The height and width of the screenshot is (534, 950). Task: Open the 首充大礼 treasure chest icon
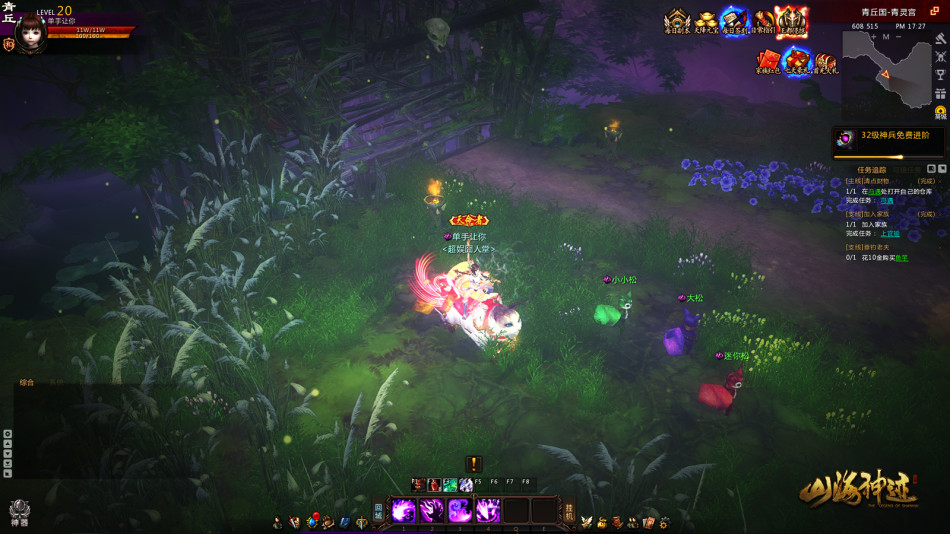pos(826,63)
